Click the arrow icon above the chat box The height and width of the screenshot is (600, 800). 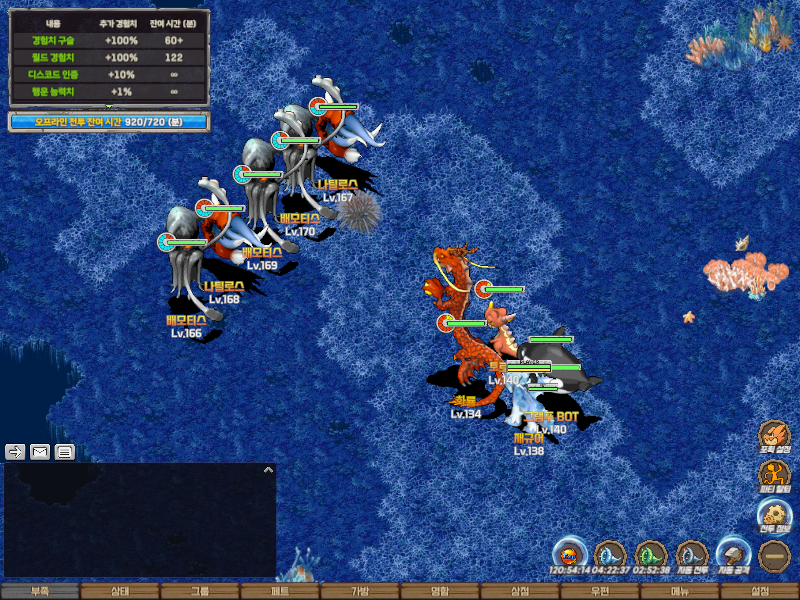coord(15,451)
